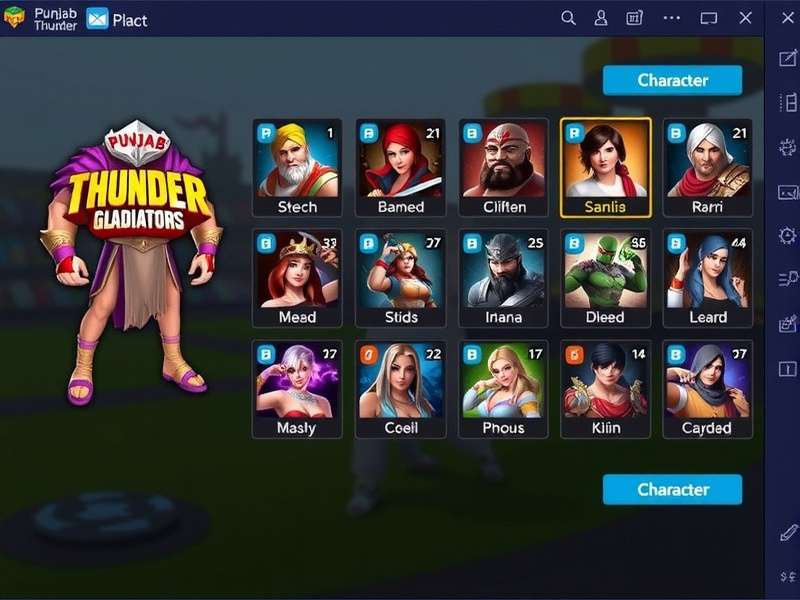Select the Kliin character tile
800x600 pixels.
(x=606, y=388)
